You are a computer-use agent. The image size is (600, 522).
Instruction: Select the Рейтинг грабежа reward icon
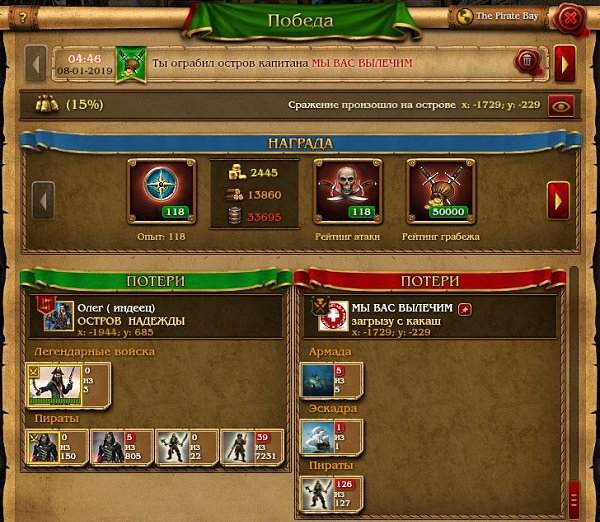click(x=440, y=190)
